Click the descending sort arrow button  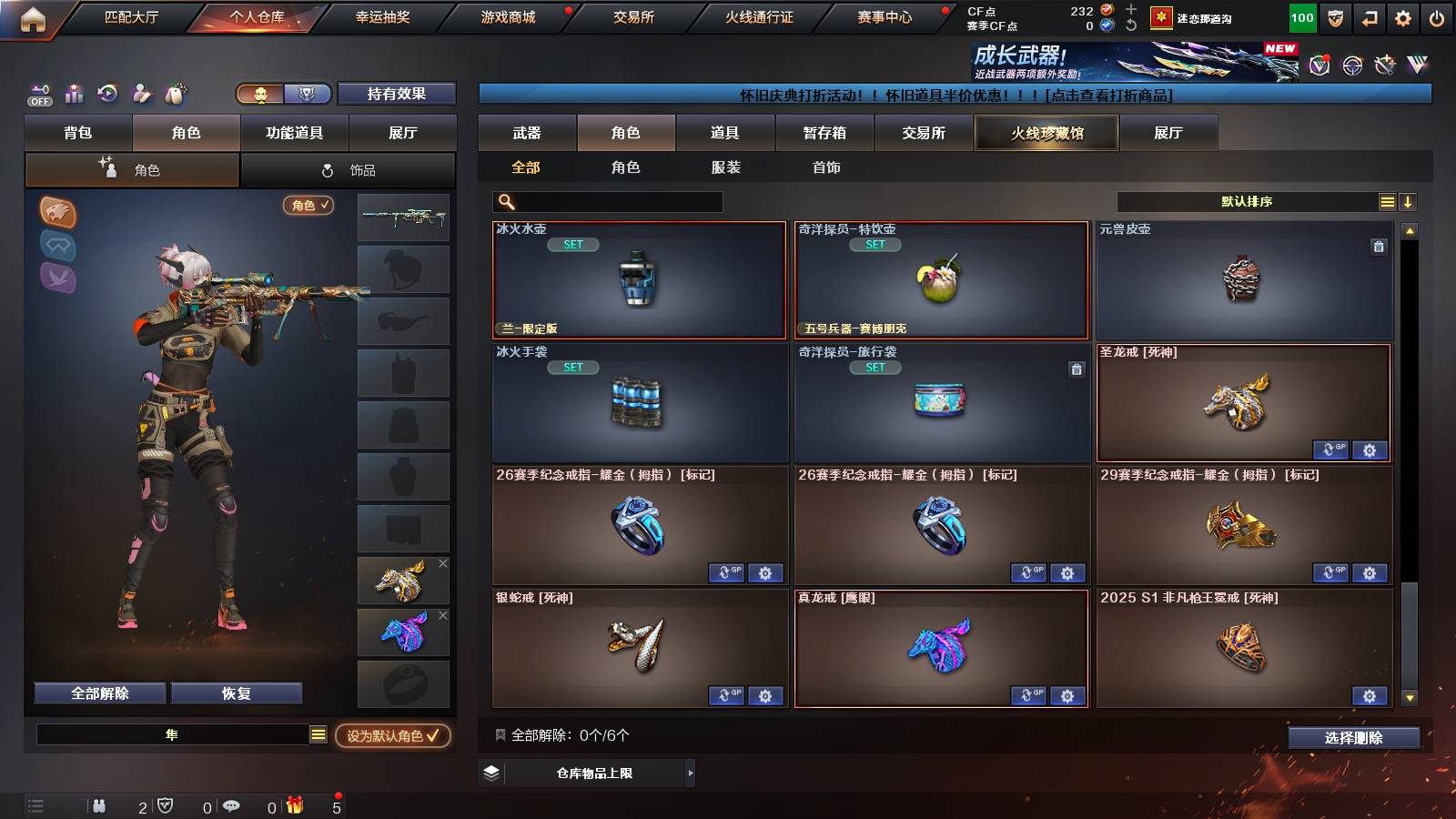click(x=1409, y=201)
